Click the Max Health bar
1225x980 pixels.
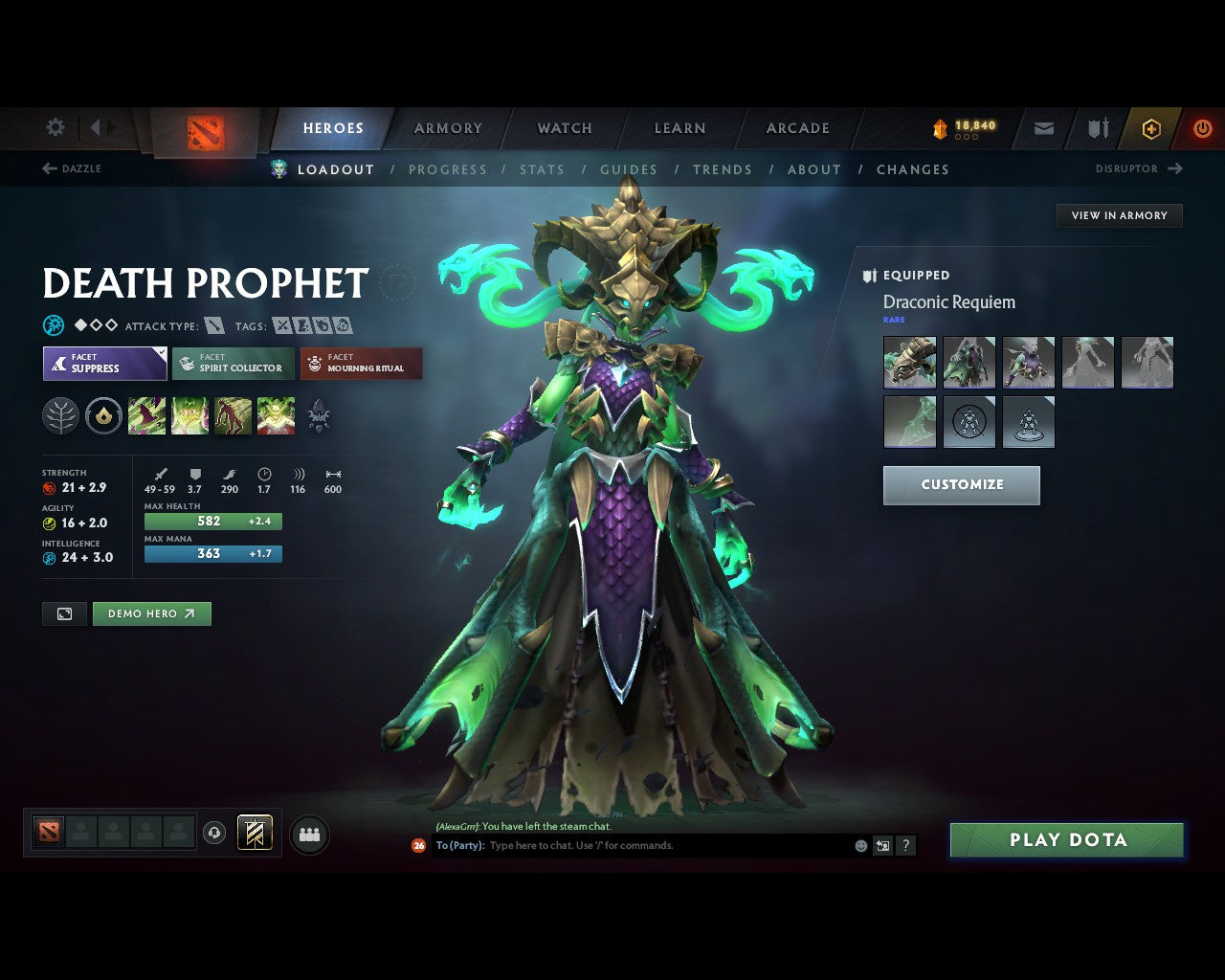212,521
